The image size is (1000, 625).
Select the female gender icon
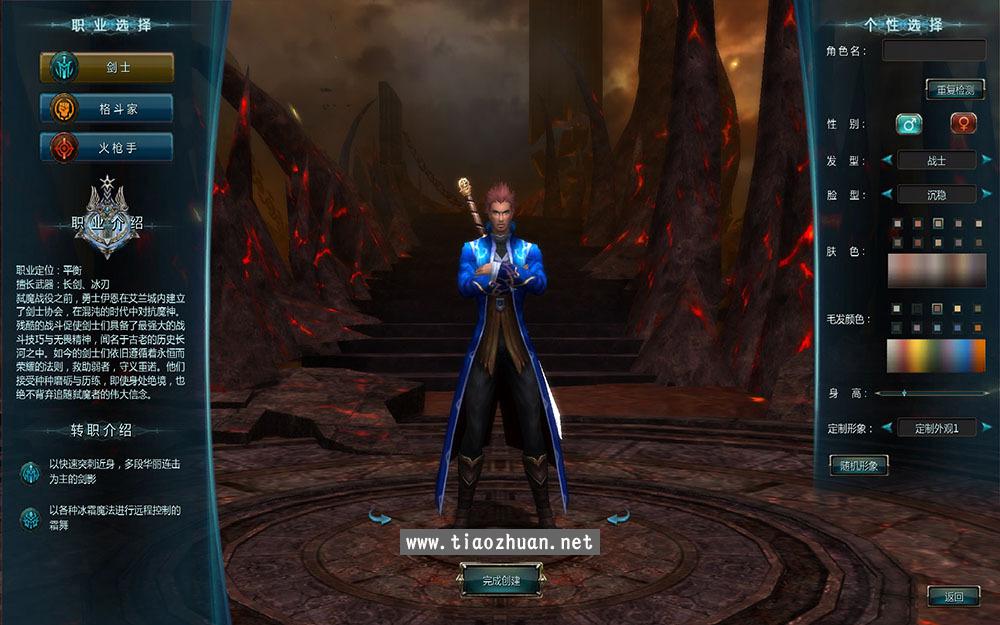click(965, 125)
